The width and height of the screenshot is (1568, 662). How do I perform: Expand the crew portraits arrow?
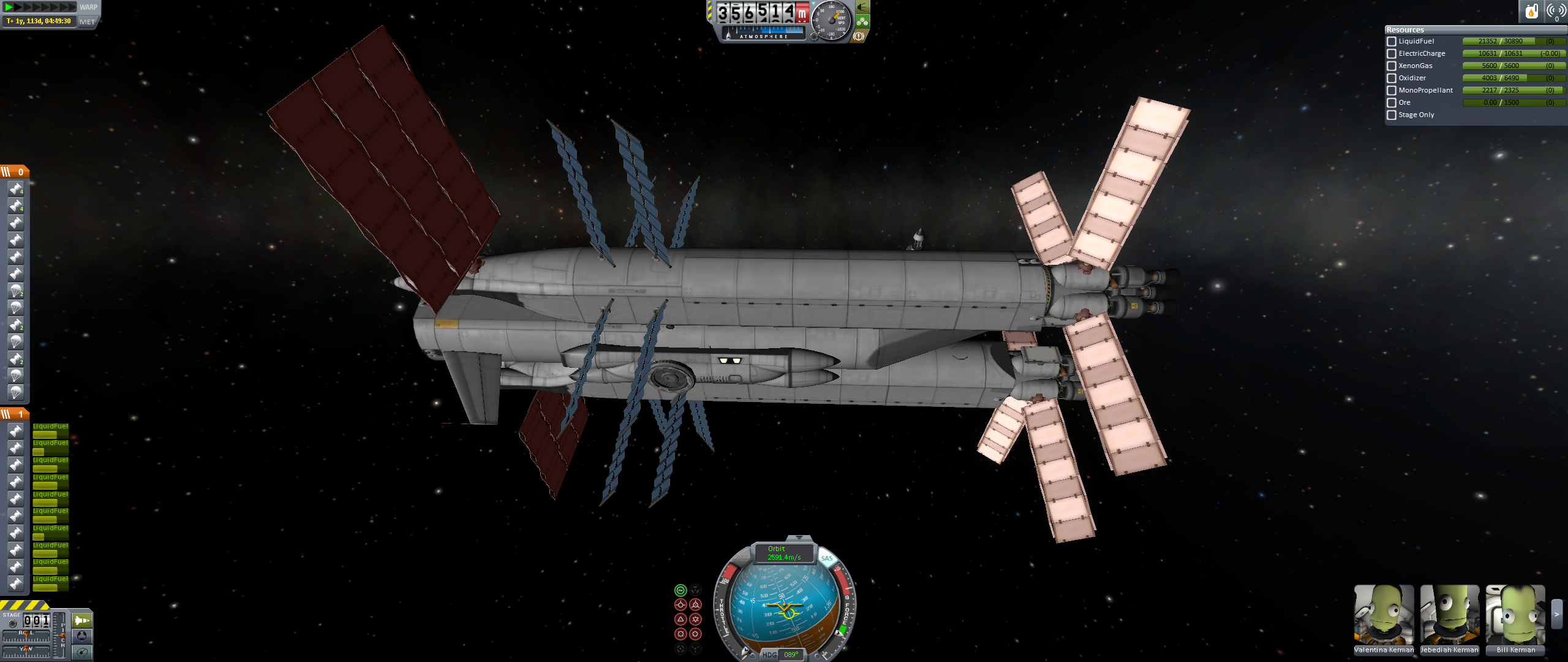[x=1556, y=614]
